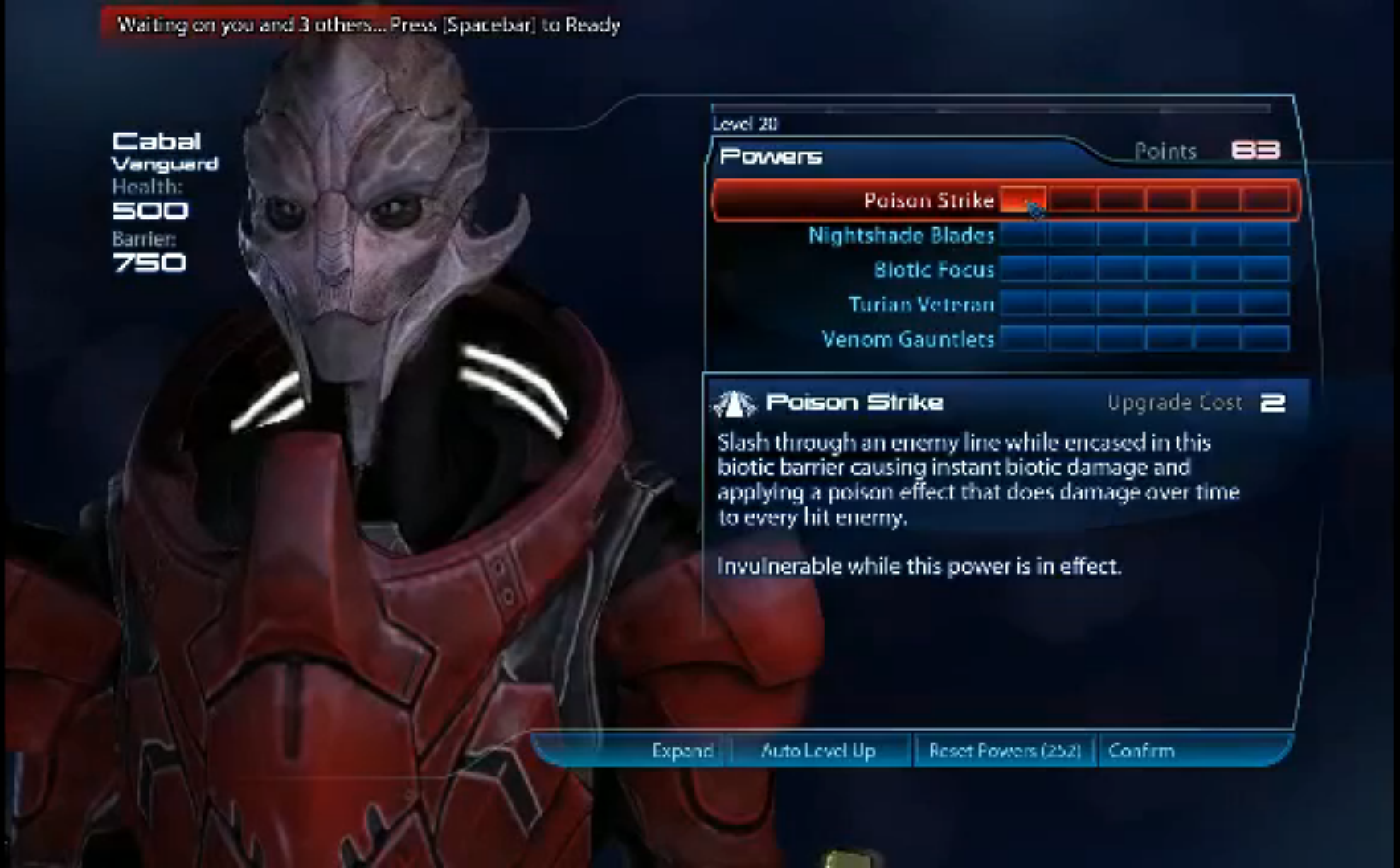Click the Expand button

682,751
